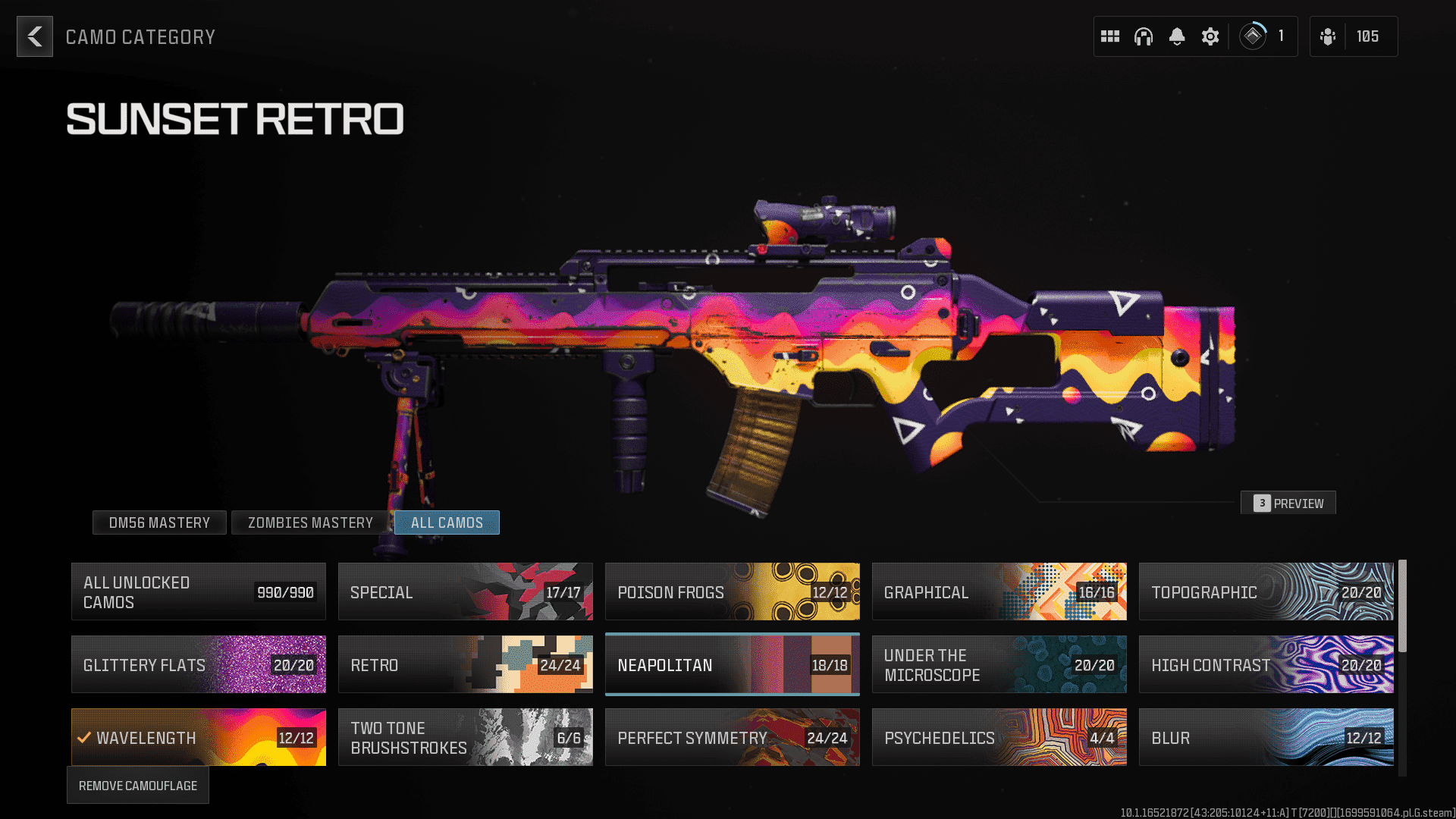Open the Psychedelics camo category
The width and height of the screenshot is (1456, 819).
[999, 737]
